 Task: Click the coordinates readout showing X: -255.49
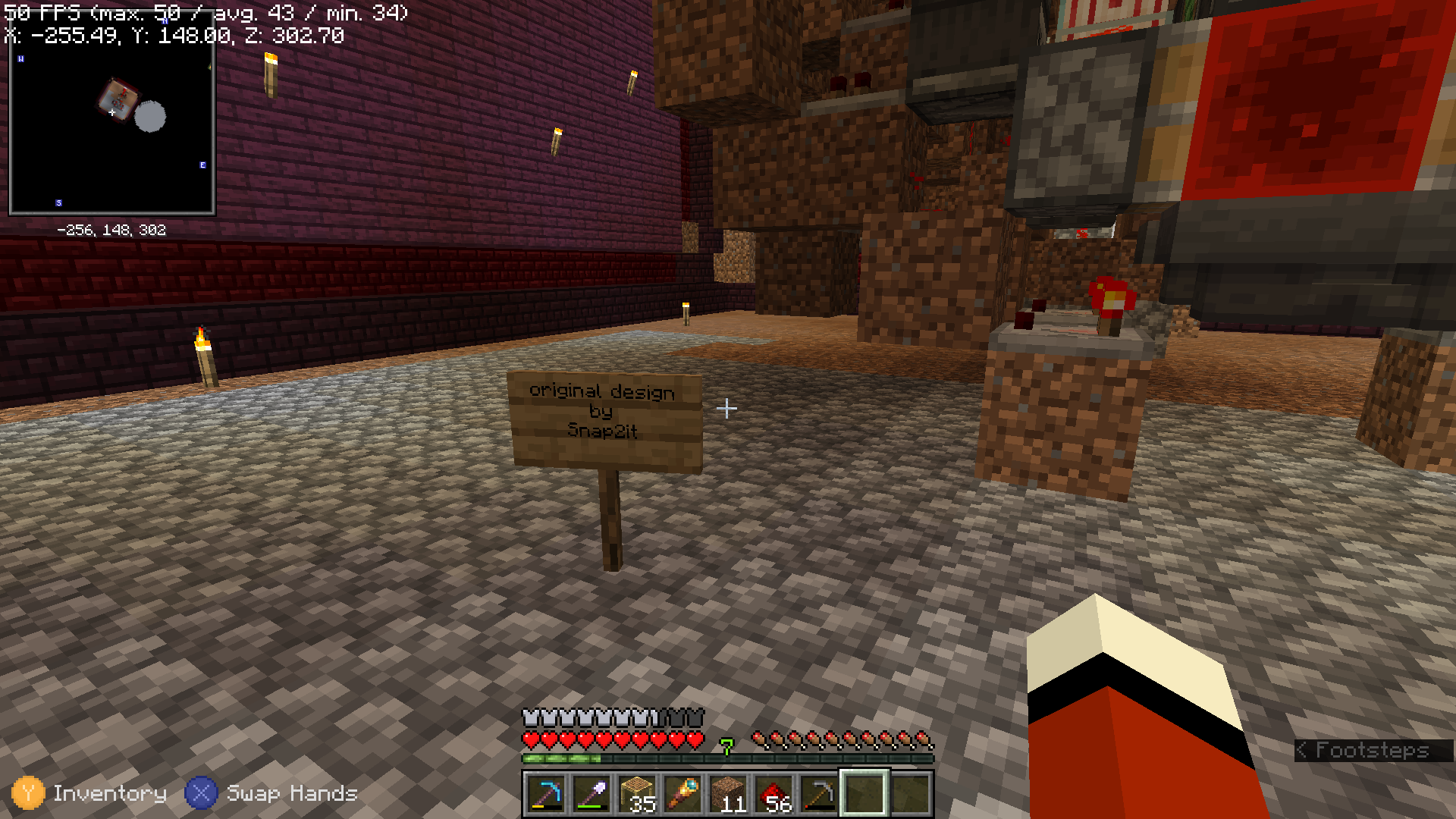(174, 35)
